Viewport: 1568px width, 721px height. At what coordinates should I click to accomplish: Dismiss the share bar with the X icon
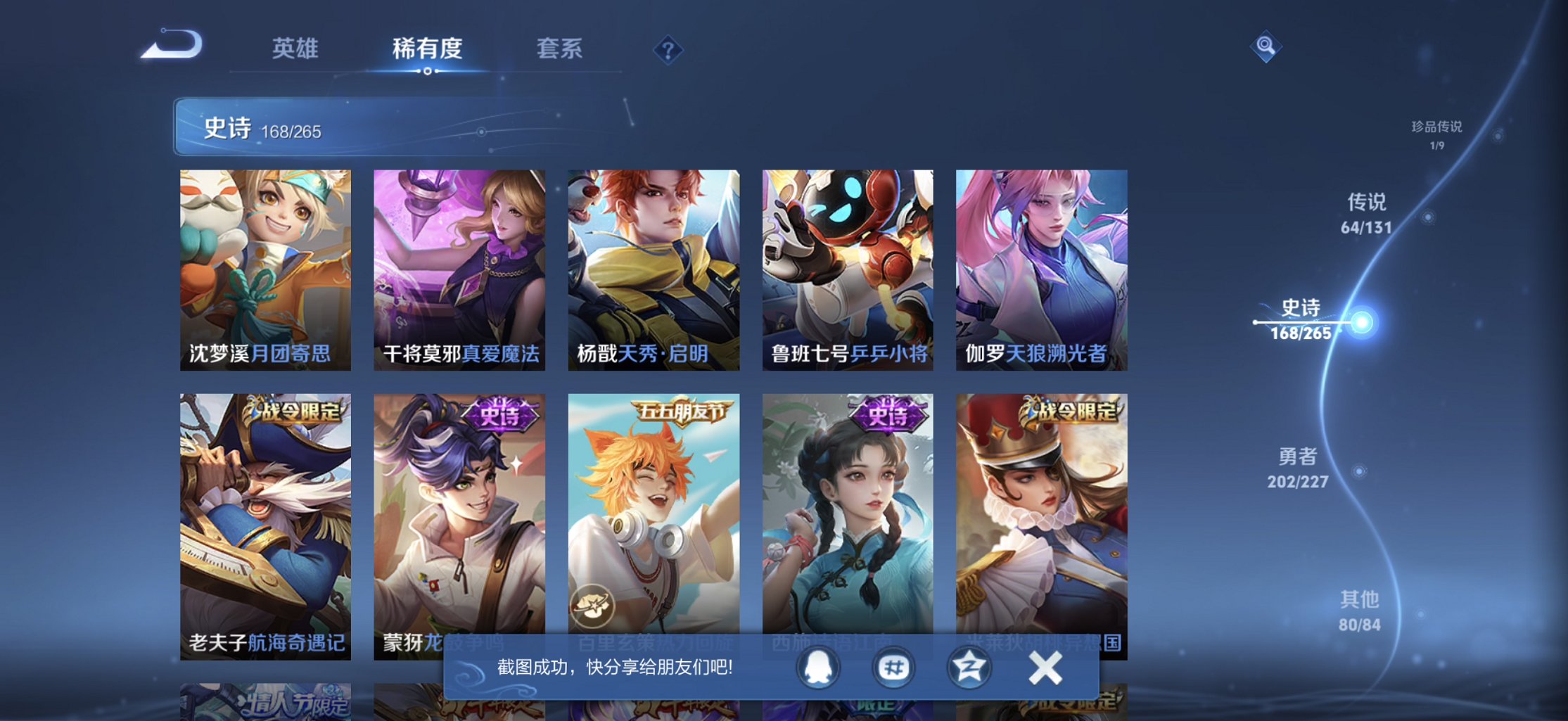(1046, 667)
